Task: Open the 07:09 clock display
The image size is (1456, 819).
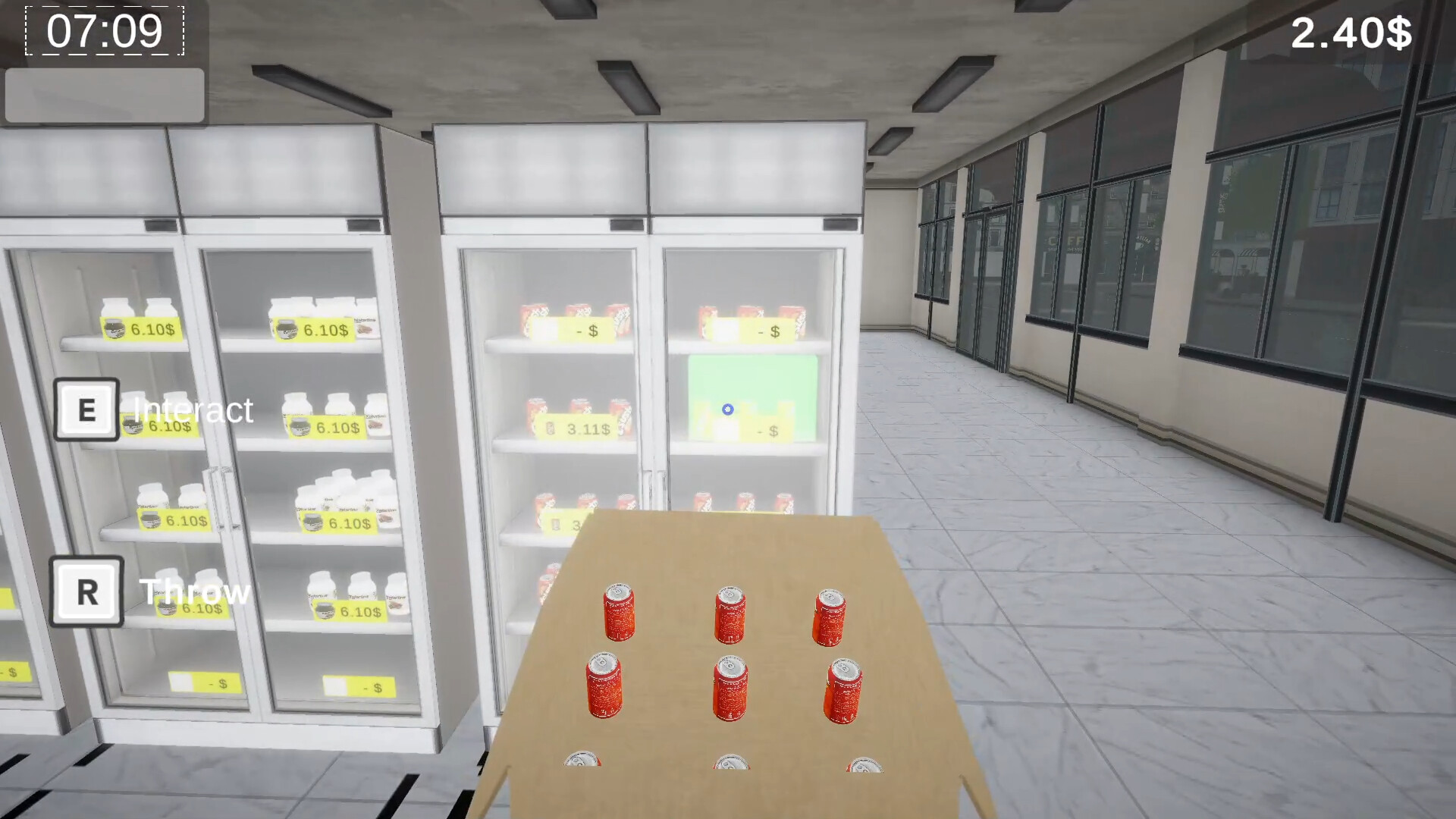Action: click(x=104, y=32)
